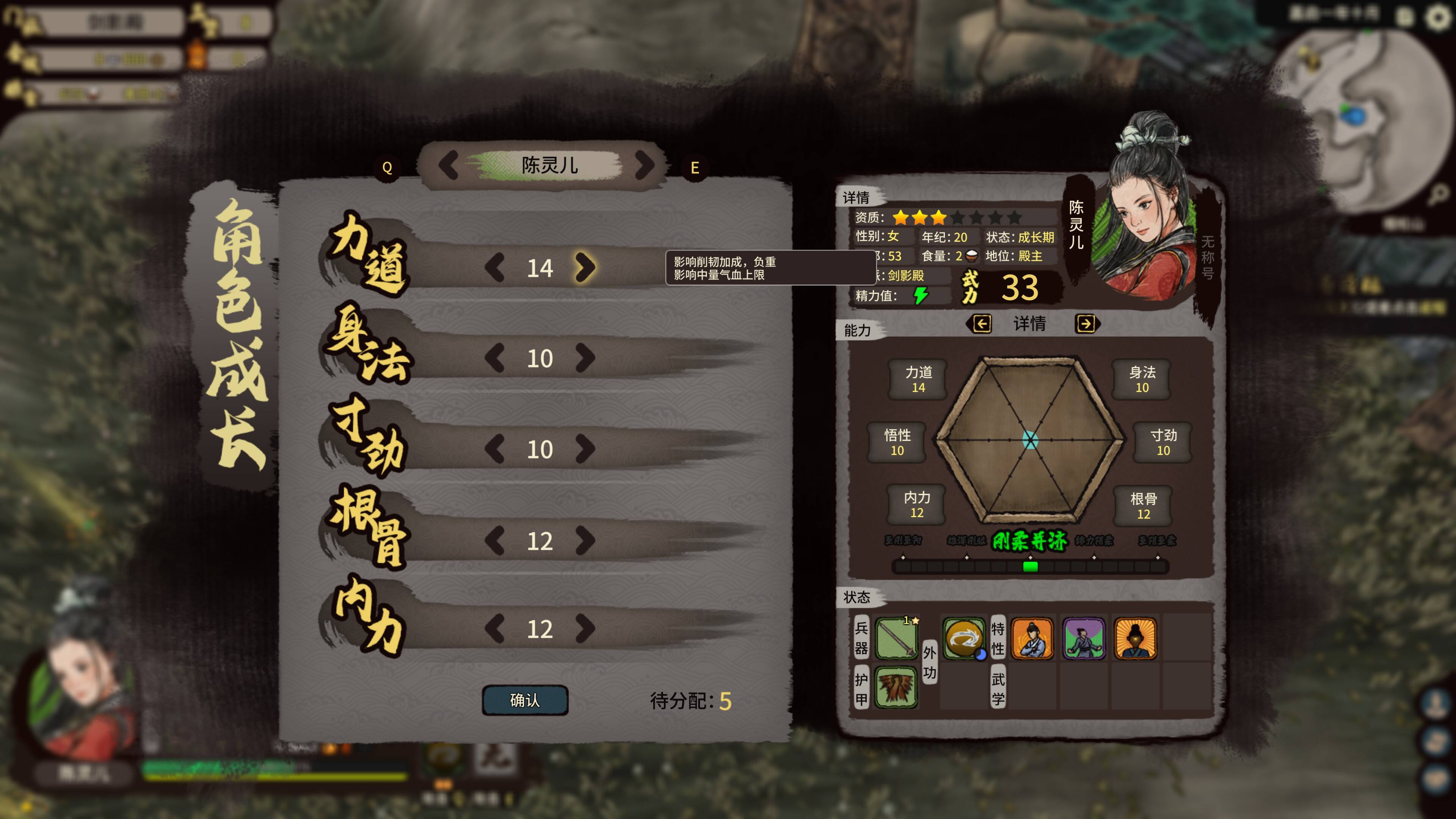Decrease 寸劲 attribute value

(x=494, y=449)
